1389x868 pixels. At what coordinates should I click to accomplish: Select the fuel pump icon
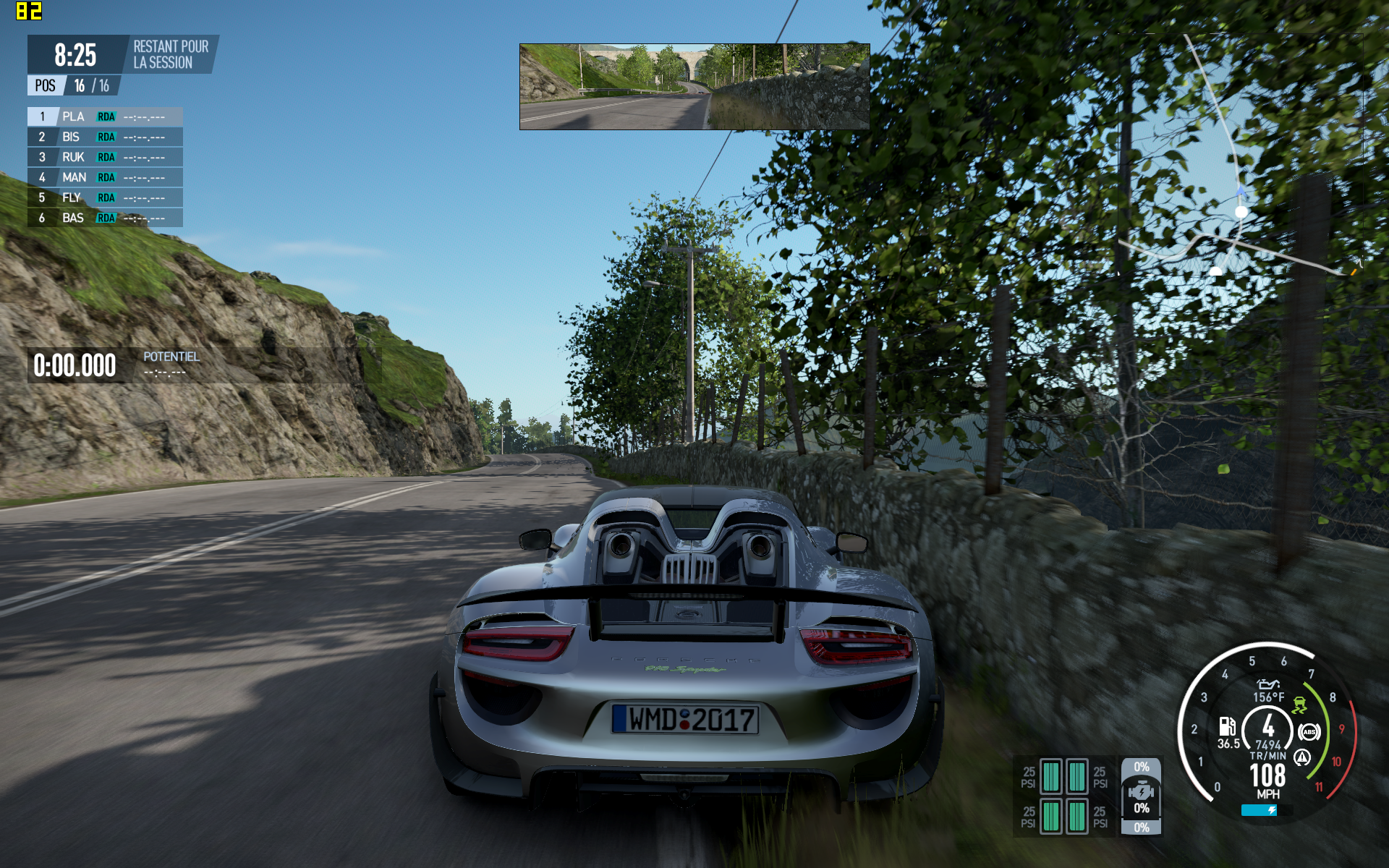(1227, 726)
